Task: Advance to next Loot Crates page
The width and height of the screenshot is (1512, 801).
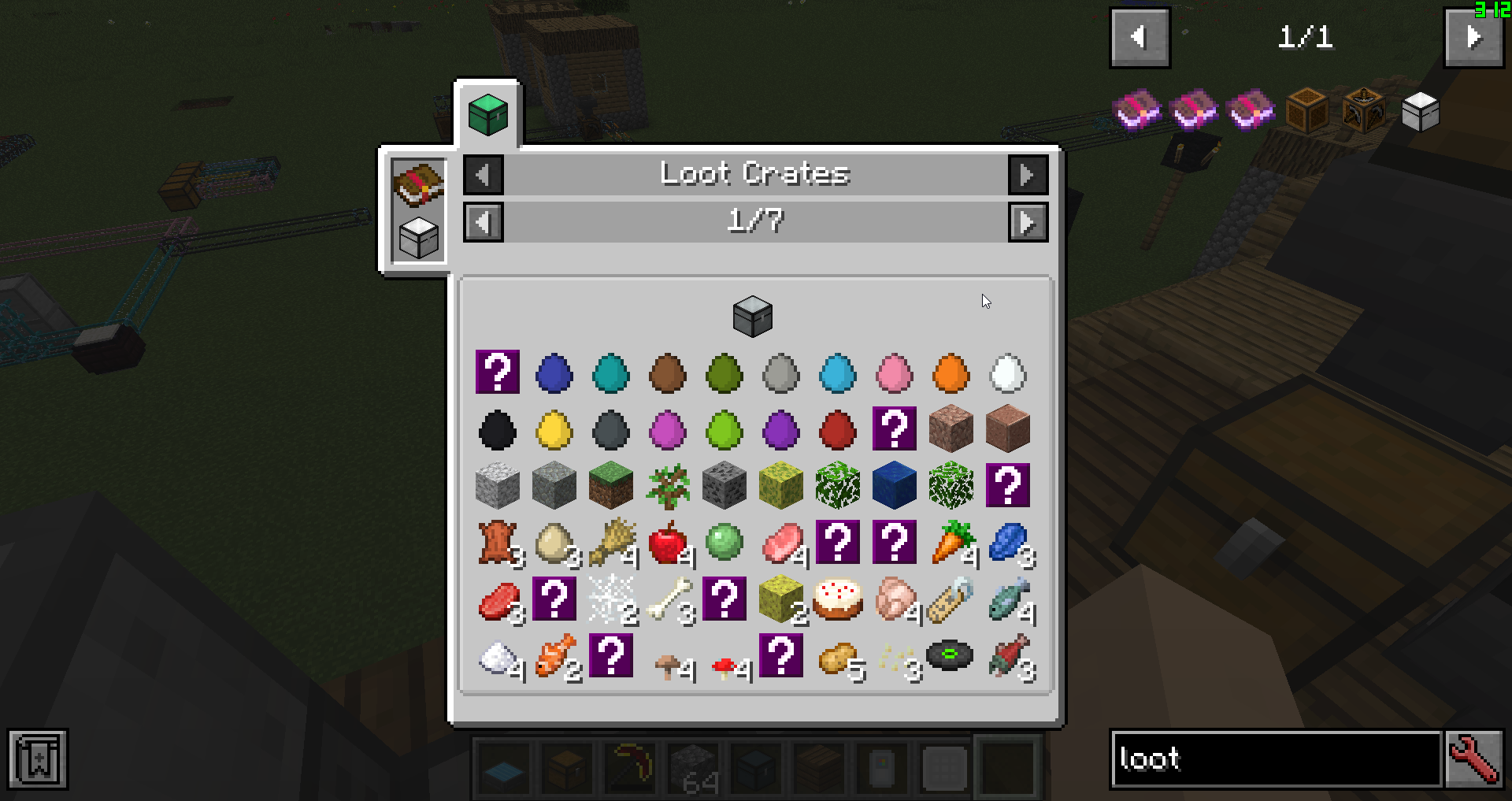Action: click(1028, 222)
